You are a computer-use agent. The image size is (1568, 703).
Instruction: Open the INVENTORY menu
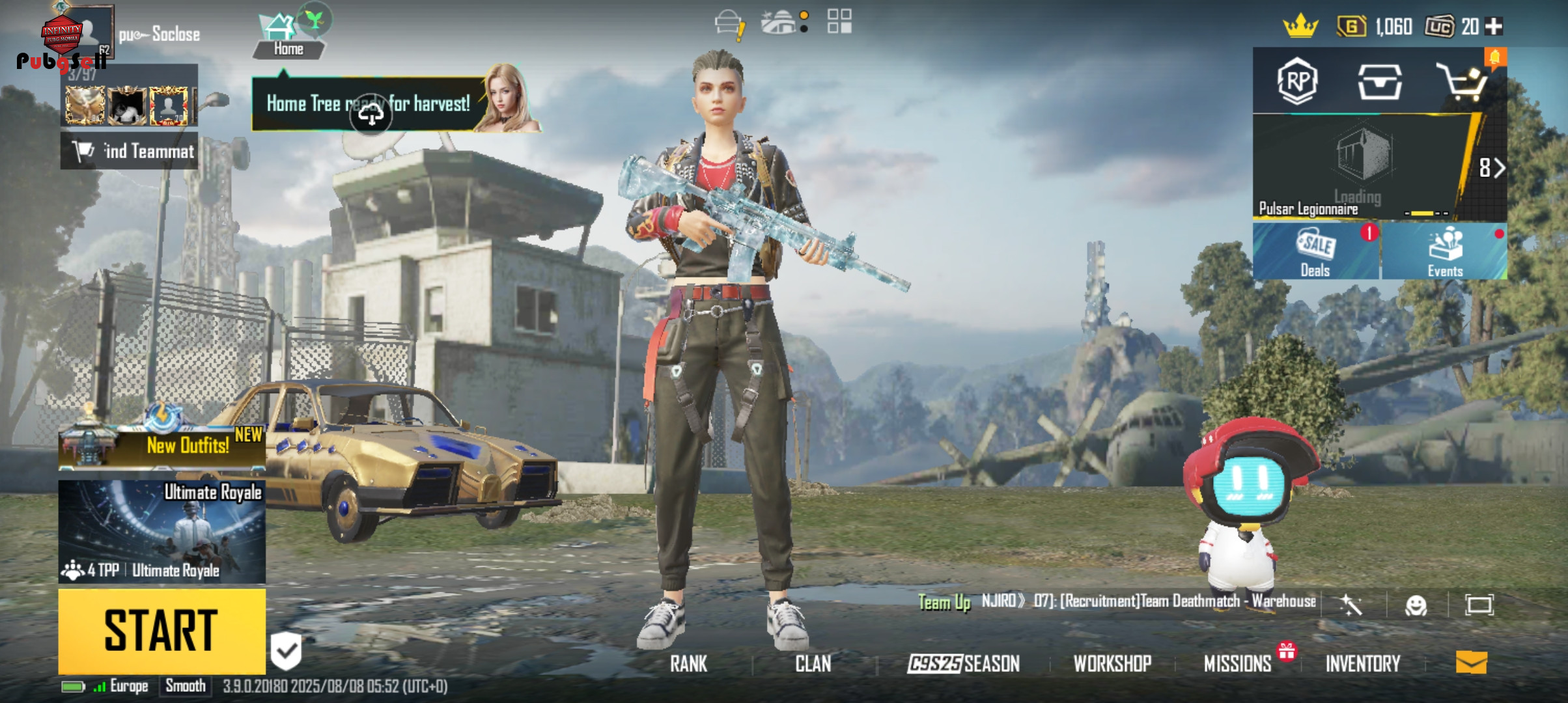pos(1363,663)
